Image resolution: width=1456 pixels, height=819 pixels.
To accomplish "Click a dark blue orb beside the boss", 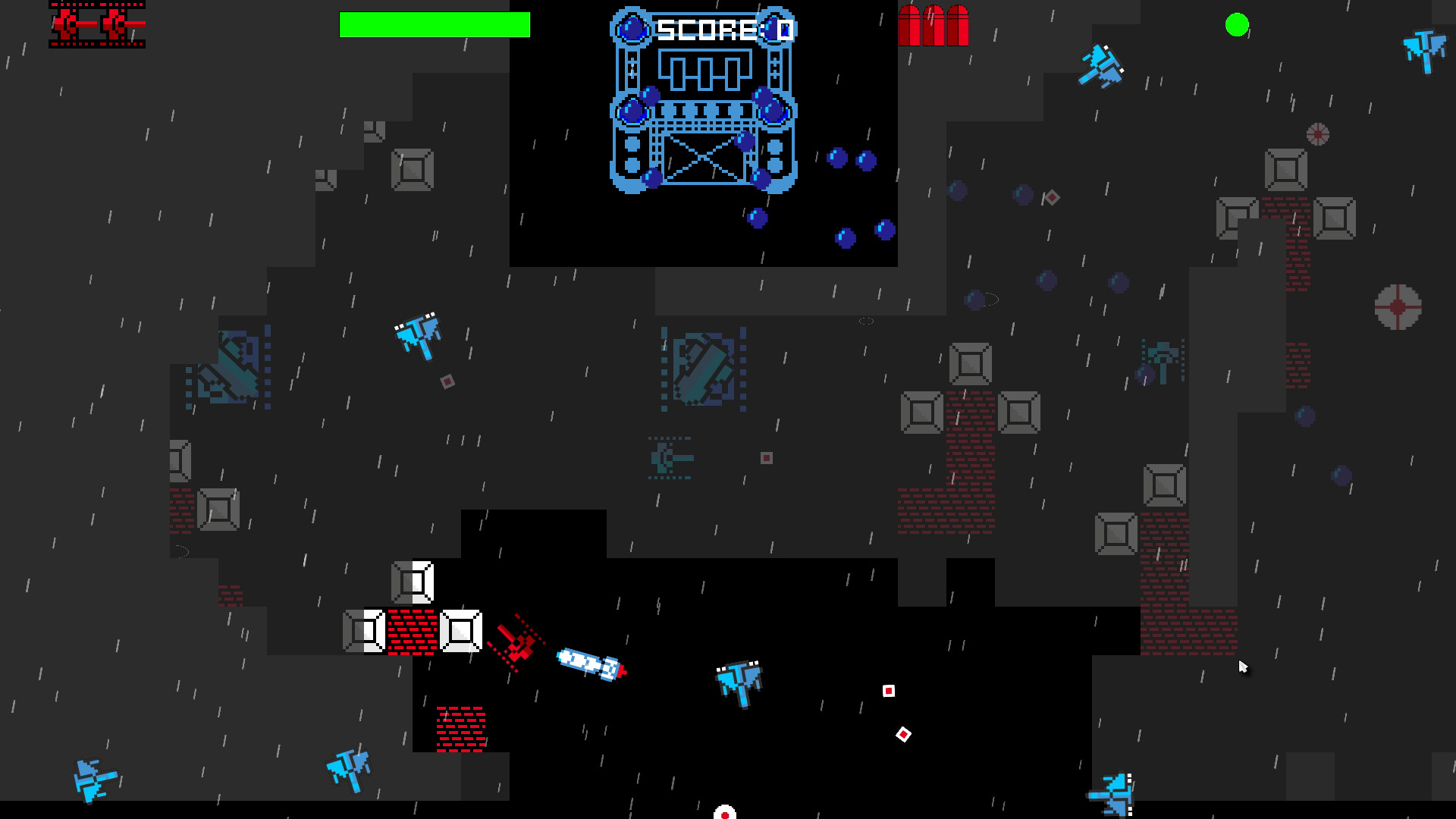I will [x=838, y=158].
